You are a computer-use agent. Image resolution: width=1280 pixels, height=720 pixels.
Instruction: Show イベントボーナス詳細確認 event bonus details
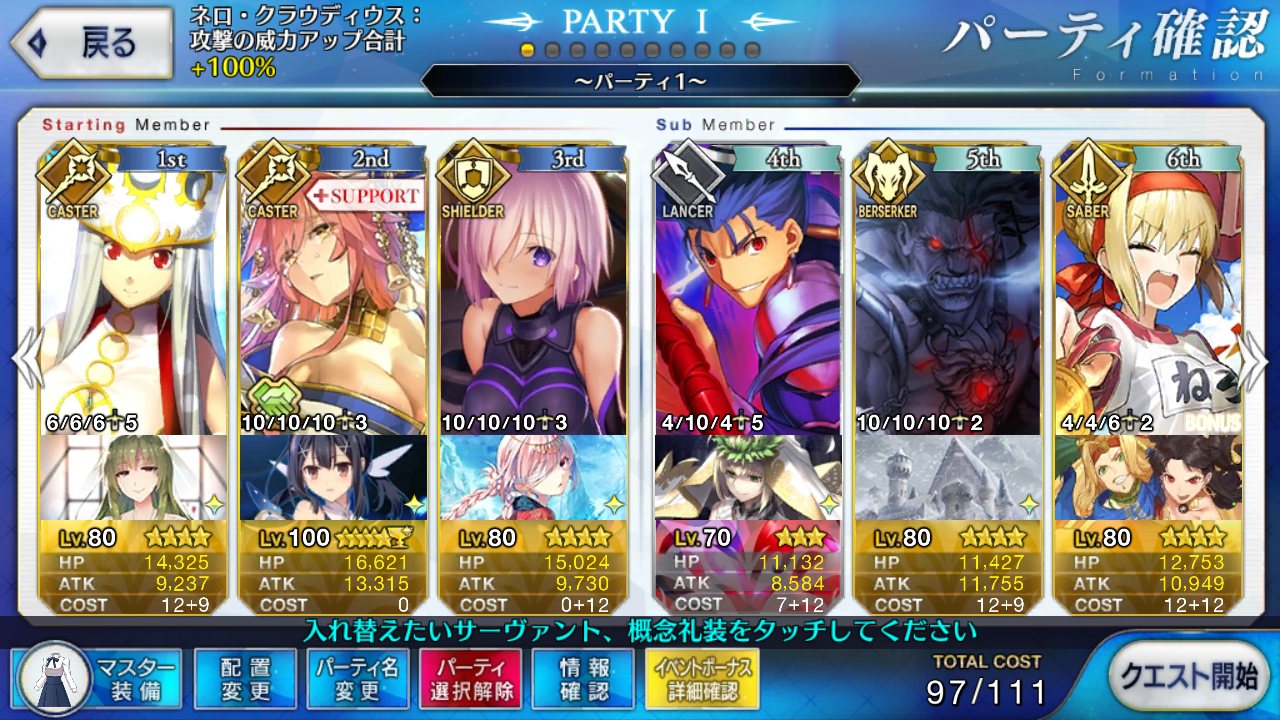pos(702,678)
